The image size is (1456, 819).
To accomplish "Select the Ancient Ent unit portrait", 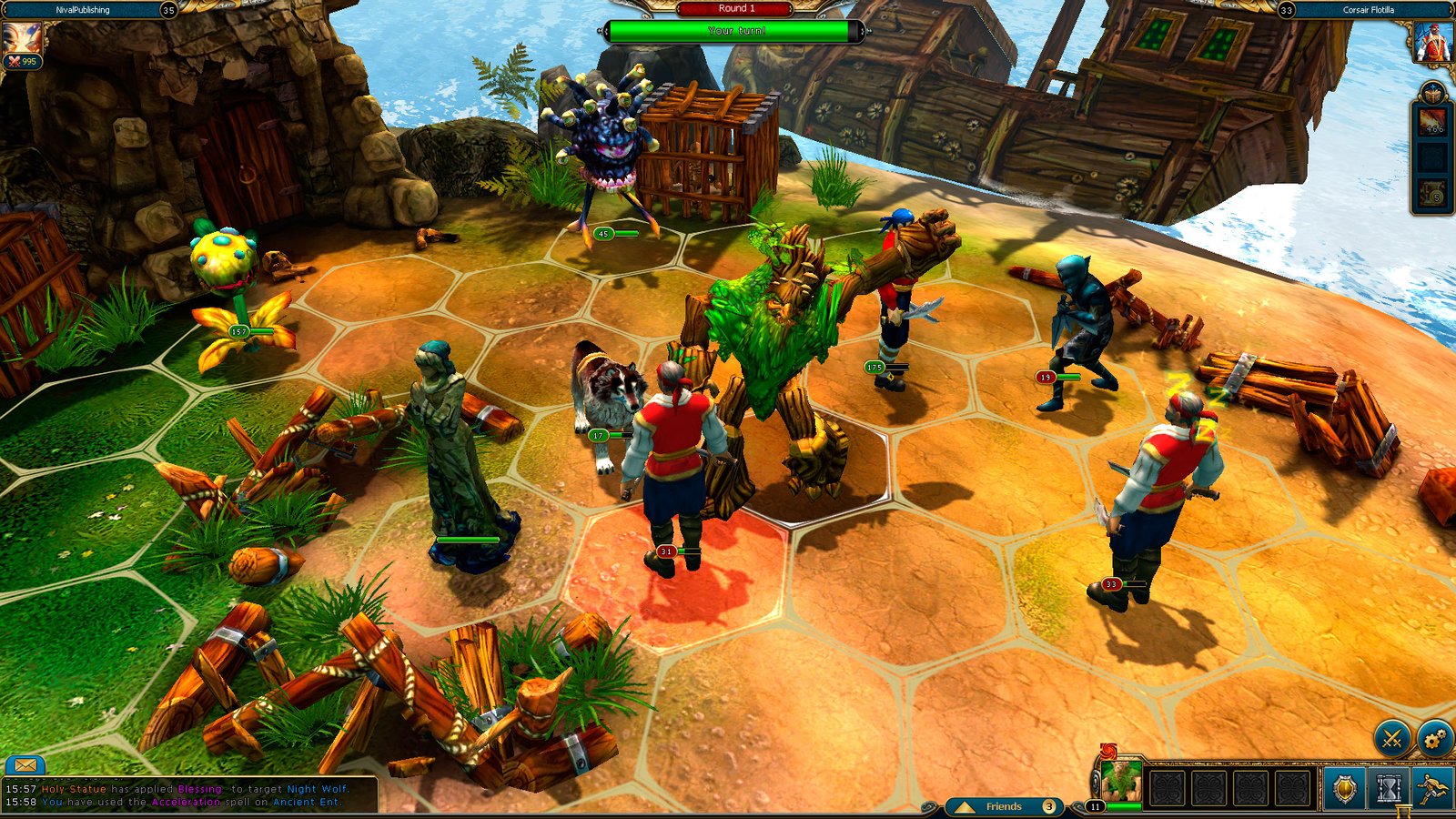I will point(1121,782).
